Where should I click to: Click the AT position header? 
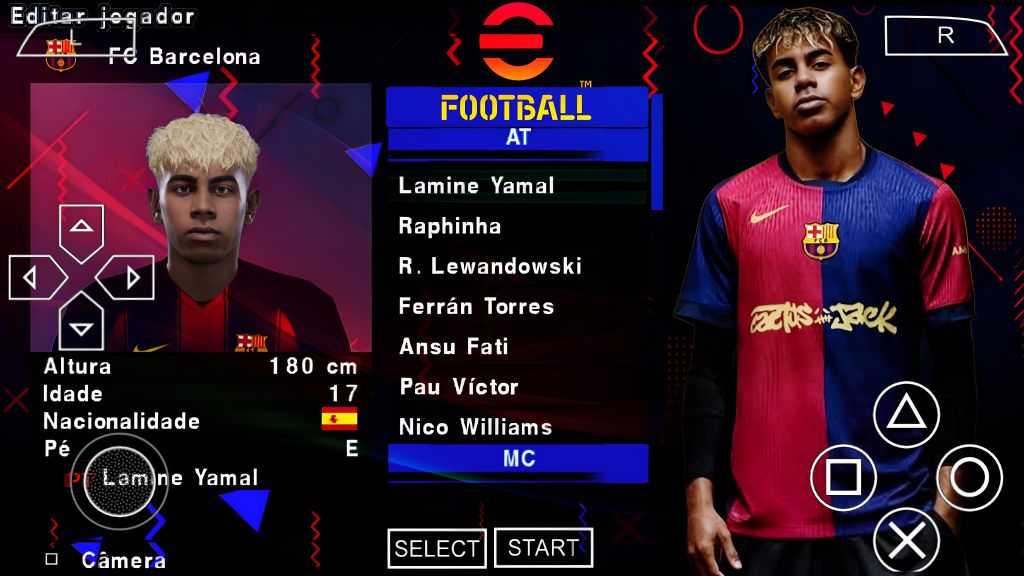[x=517, y=139]
